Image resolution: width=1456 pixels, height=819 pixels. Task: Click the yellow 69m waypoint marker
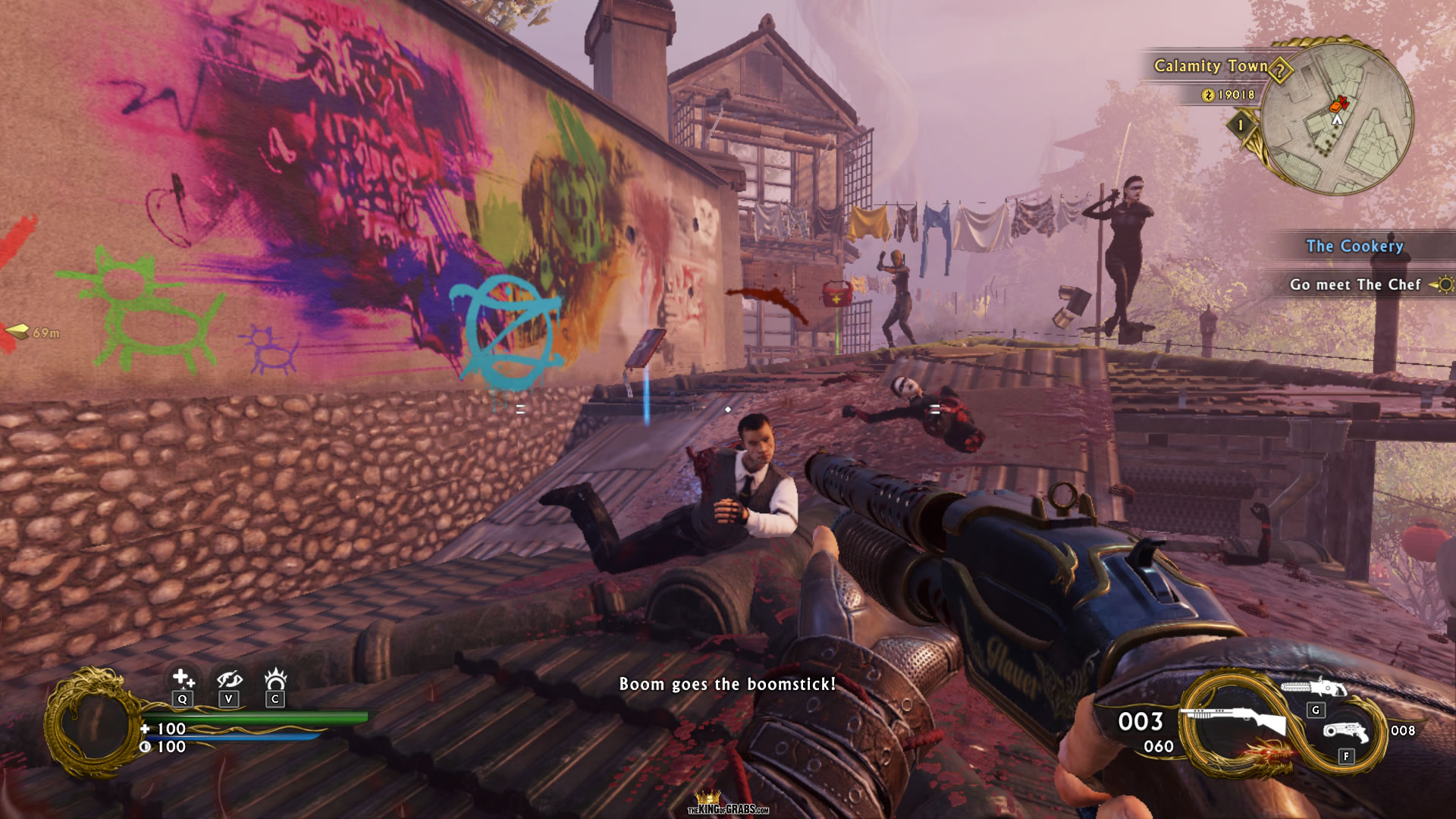pyautogui.click(x=32, y=332)
